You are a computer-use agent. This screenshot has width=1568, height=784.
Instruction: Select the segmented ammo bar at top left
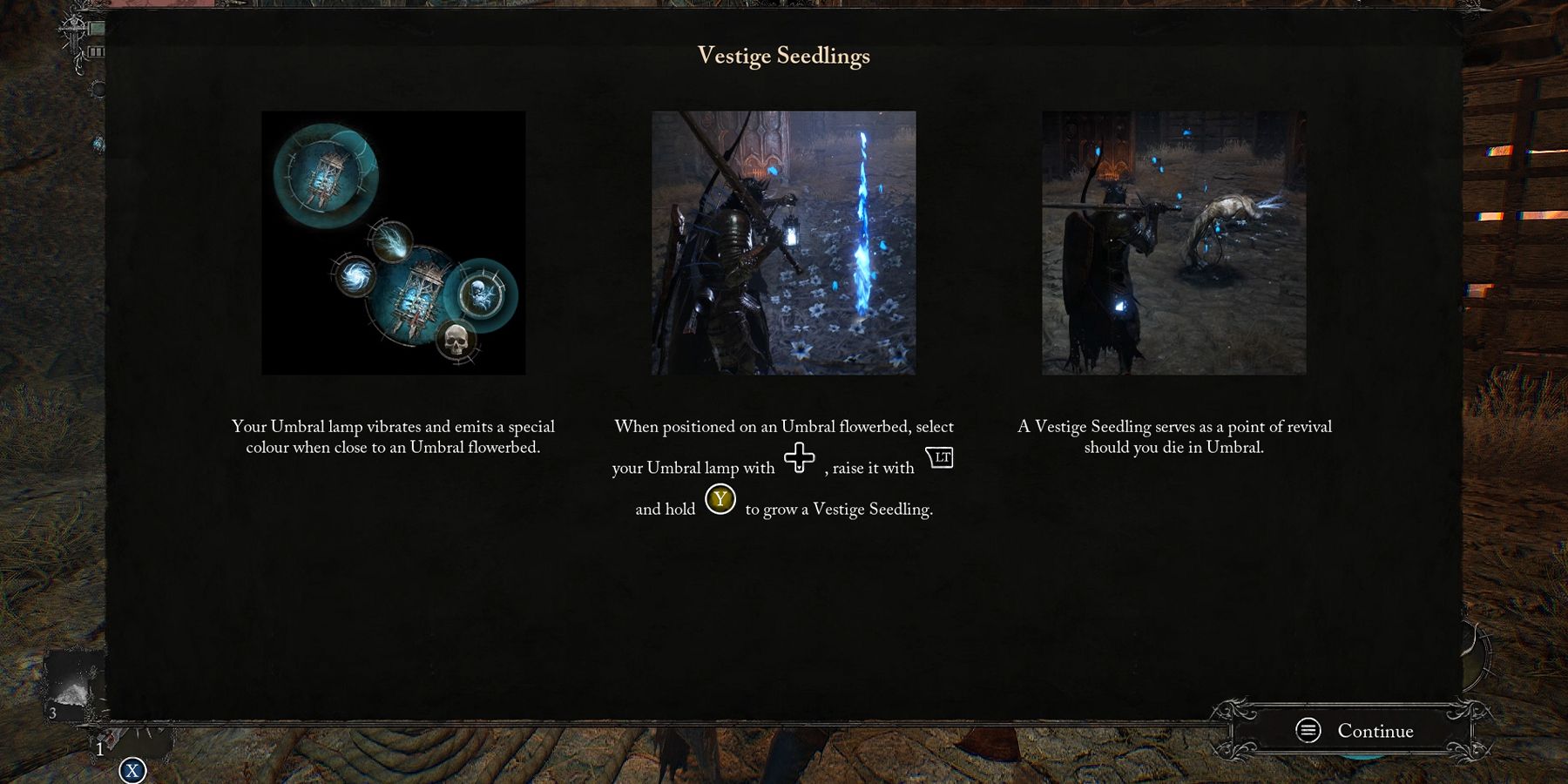click(x=94, y=51)
